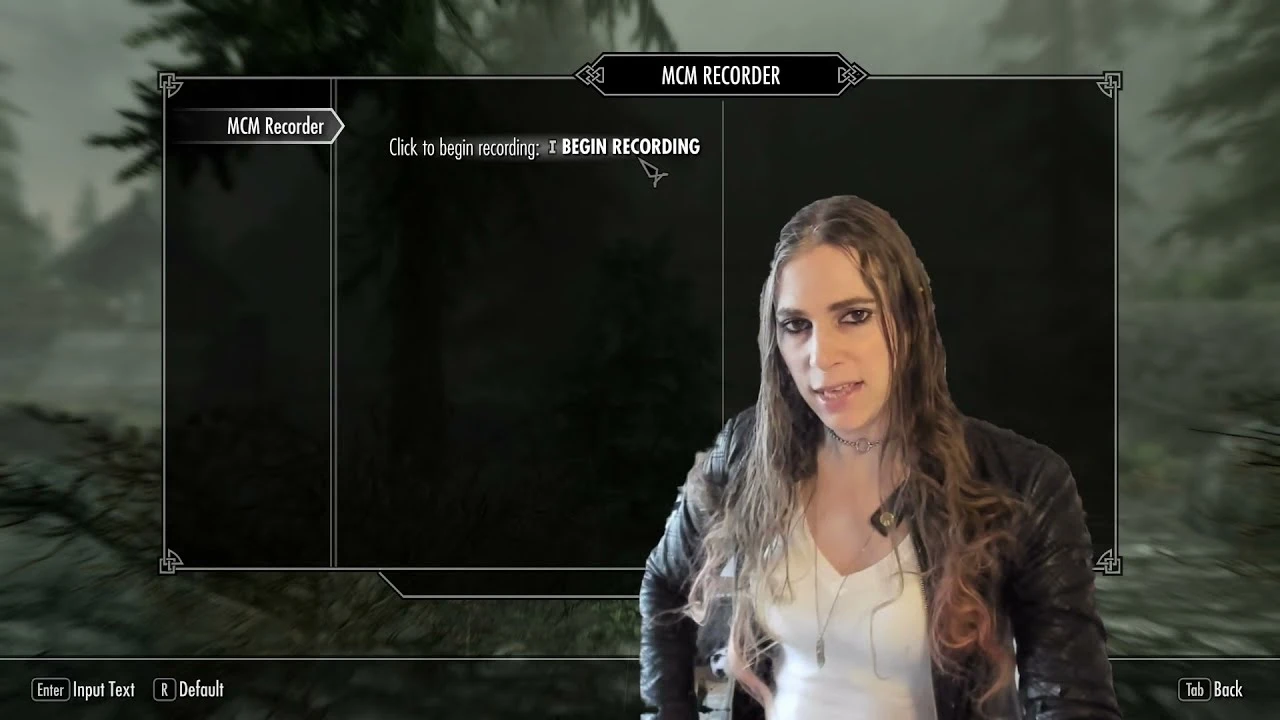Image resolution: width=1280 pixels, height=720 pixels.
Task: Click the 'Click to begin recording' label
Action: [462, 147]
